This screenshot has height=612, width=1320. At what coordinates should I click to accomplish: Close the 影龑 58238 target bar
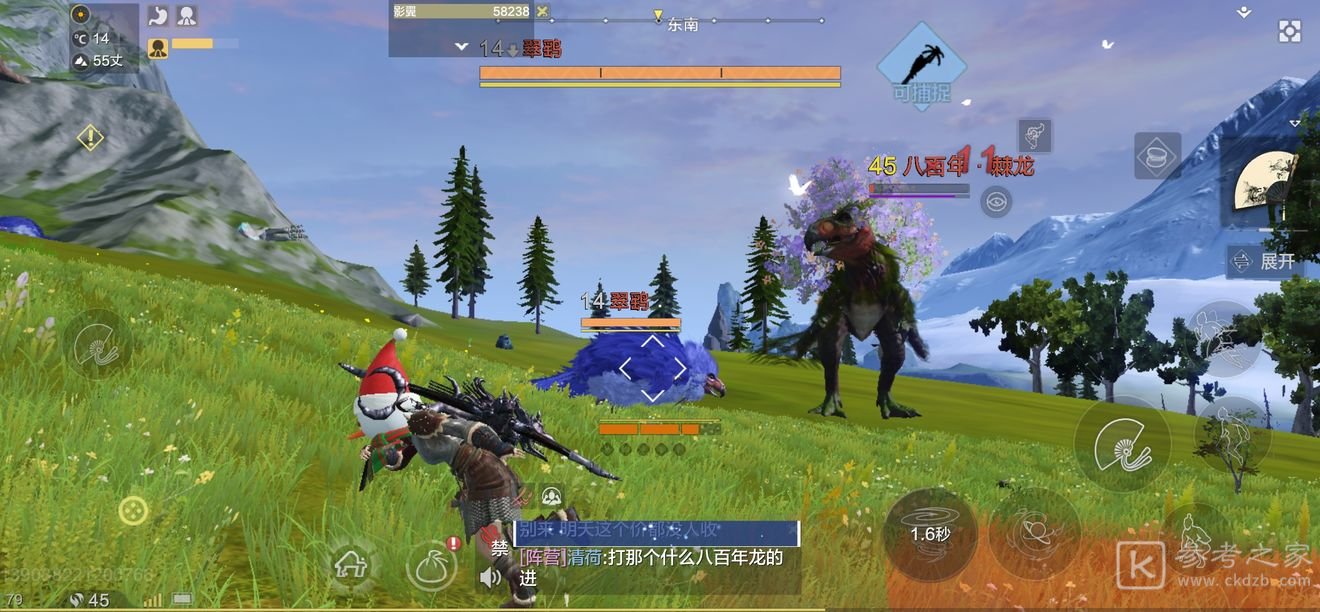pyautogui.click(x=542, y=11)
